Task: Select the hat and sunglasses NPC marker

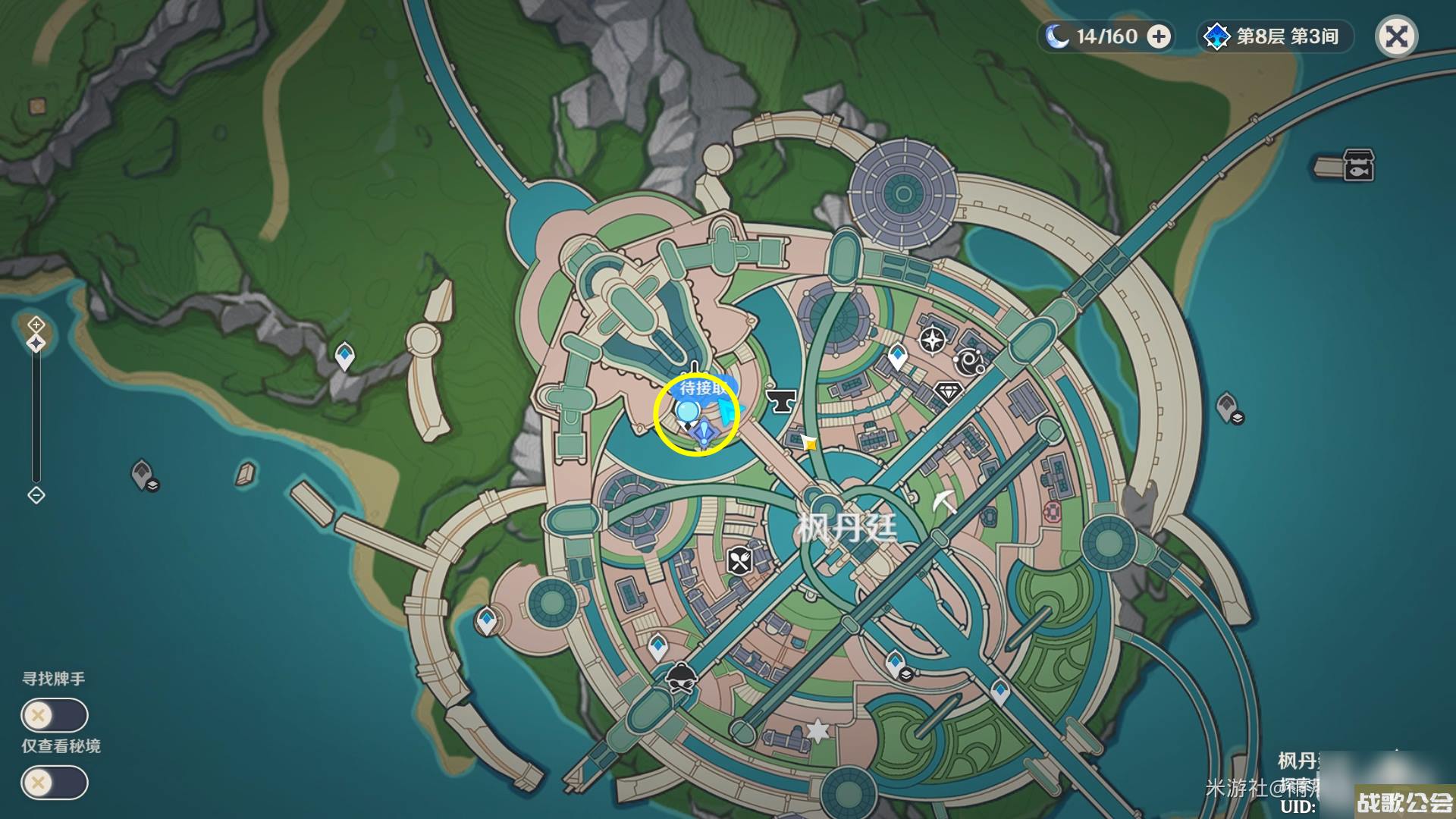Action: [682, 677]
